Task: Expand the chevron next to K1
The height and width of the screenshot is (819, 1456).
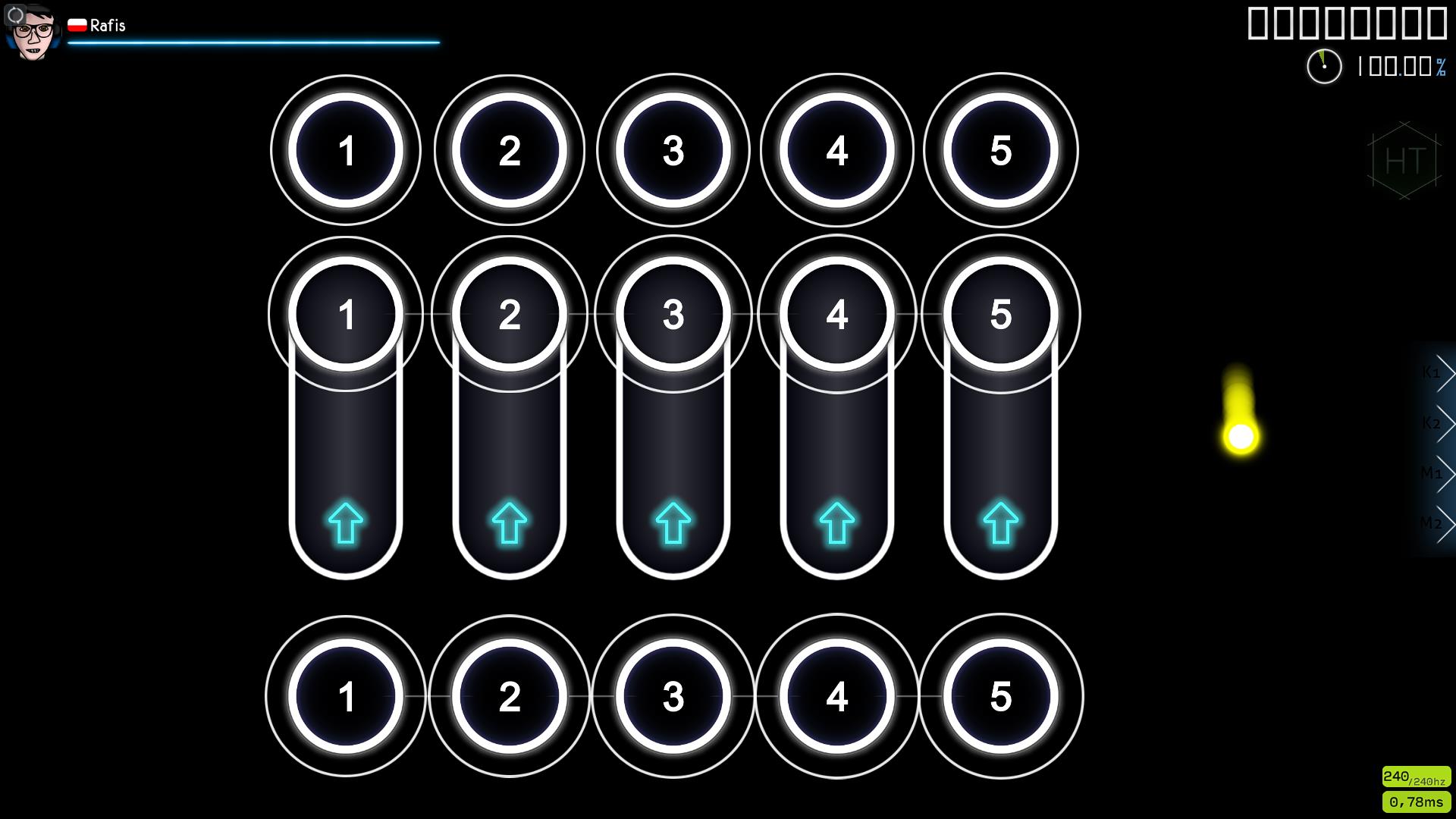Action: (x=1449, y=372)
